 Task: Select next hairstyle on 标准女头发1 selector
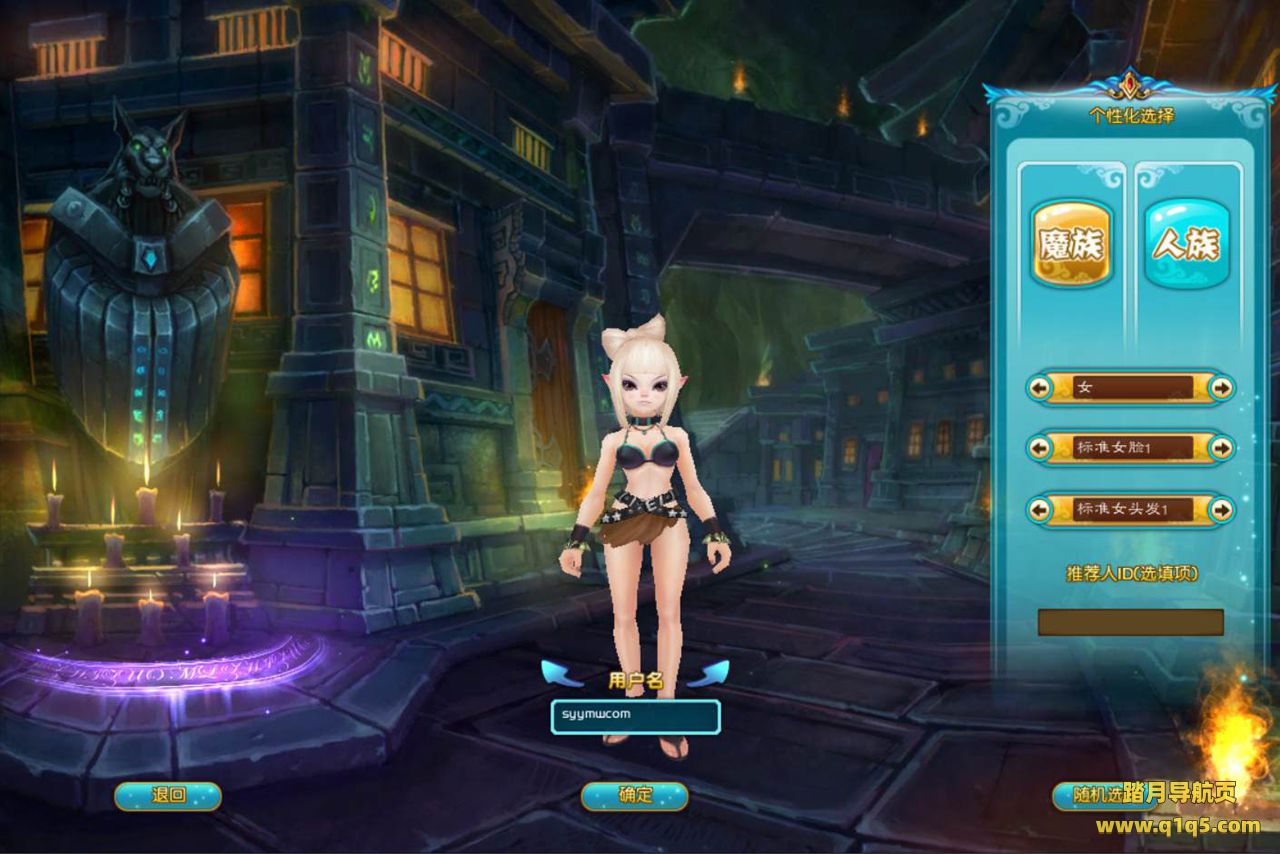[x=1221, y=509]
